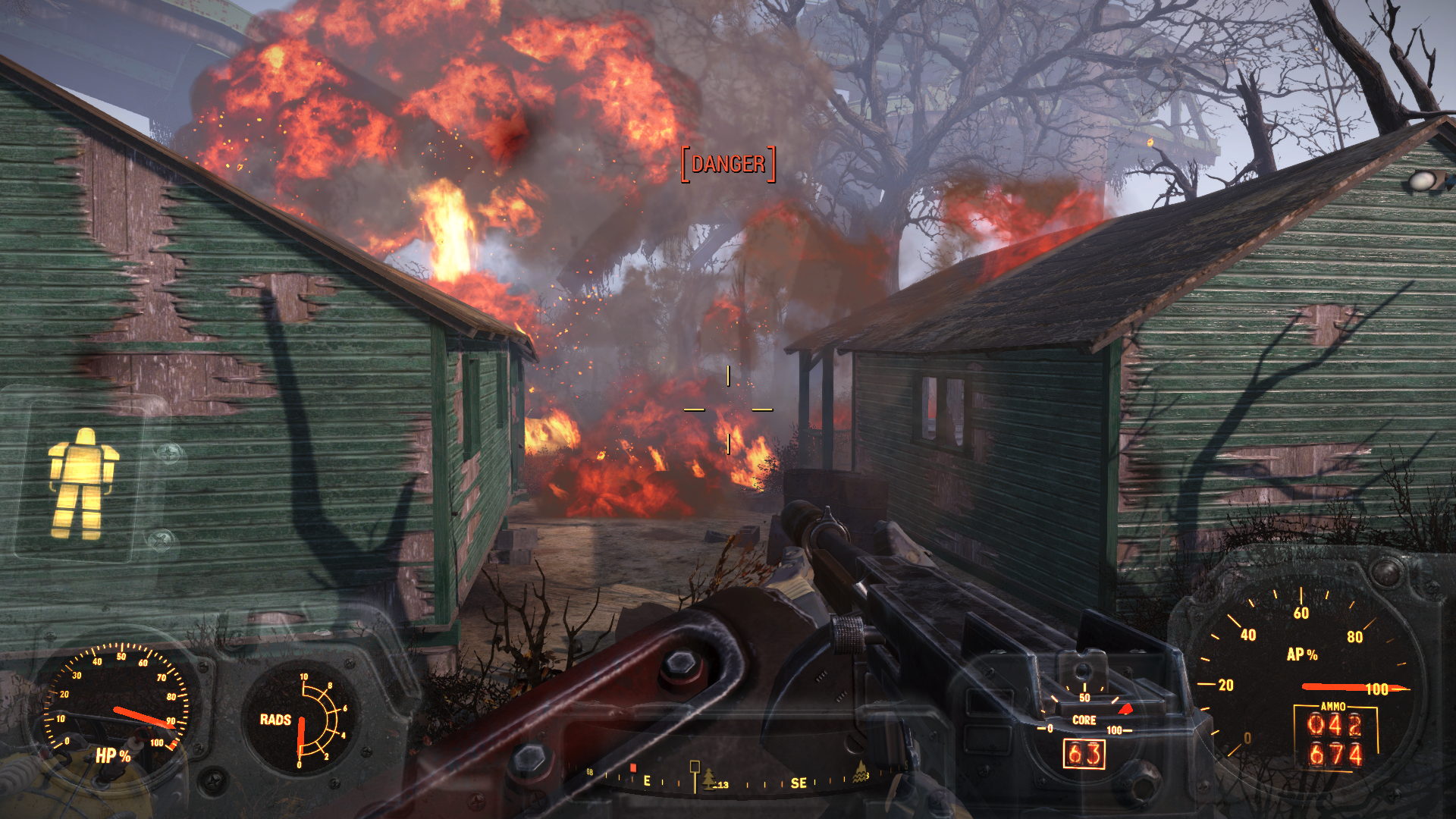
Task: Select the pine tree location marker on compass
Action: (710, 778)
